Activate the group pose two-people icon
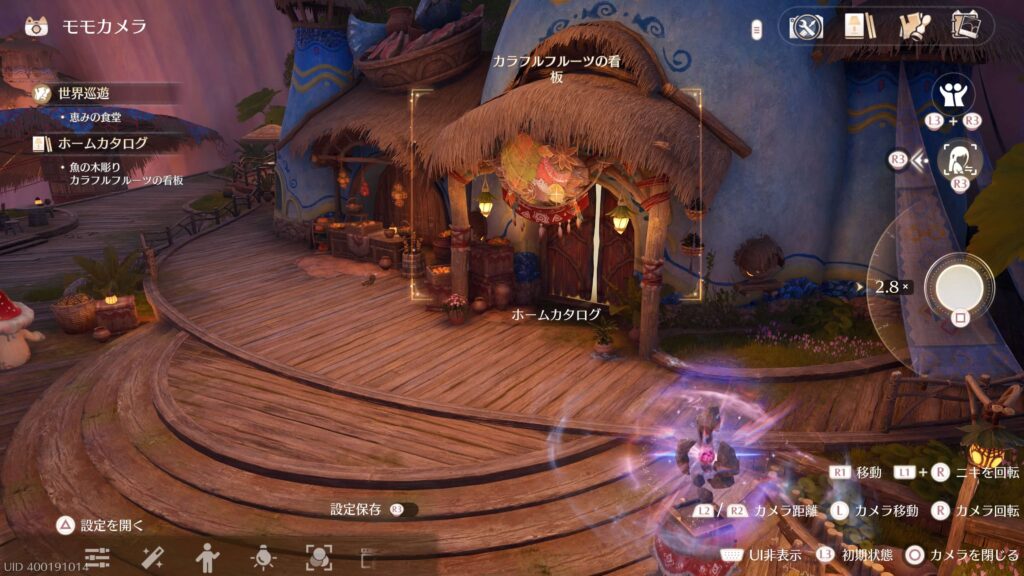Image resolution: width=1024 pixels, height=576 pixels. (952, 95)
